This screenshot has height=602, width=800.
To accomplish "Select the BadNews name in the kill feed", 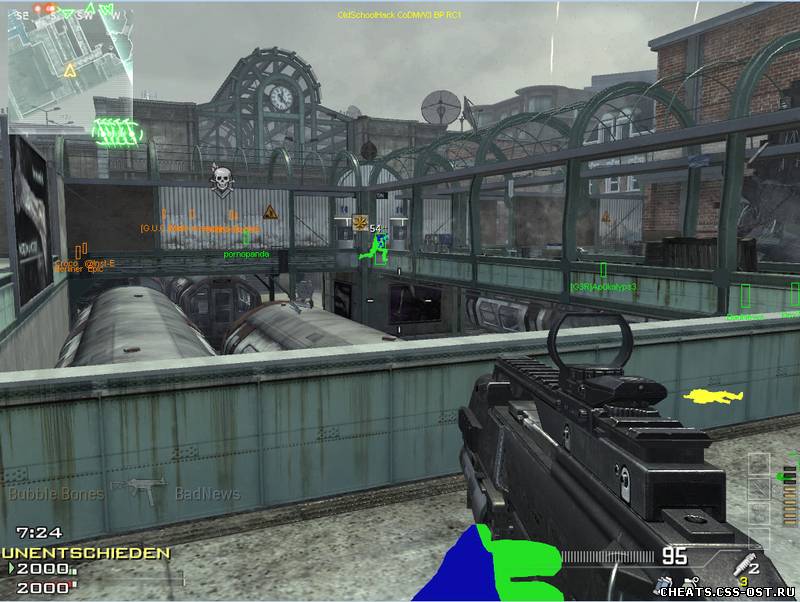I will click(207, 493).
